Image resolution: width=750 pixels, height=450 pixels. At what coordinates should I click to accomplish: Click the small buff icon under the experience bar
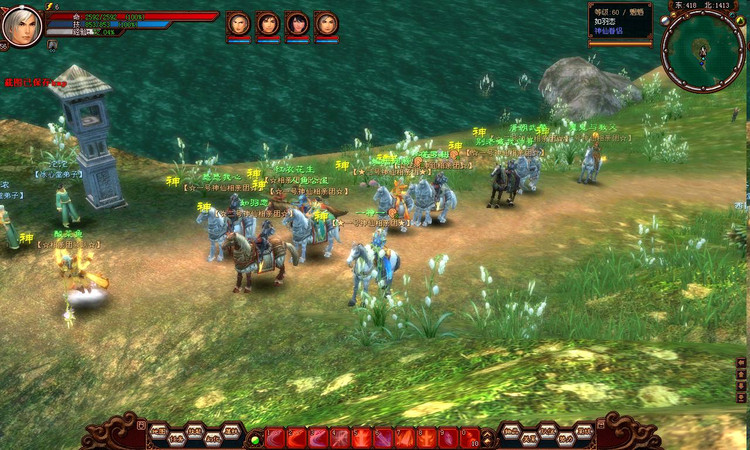pos(51,44)
